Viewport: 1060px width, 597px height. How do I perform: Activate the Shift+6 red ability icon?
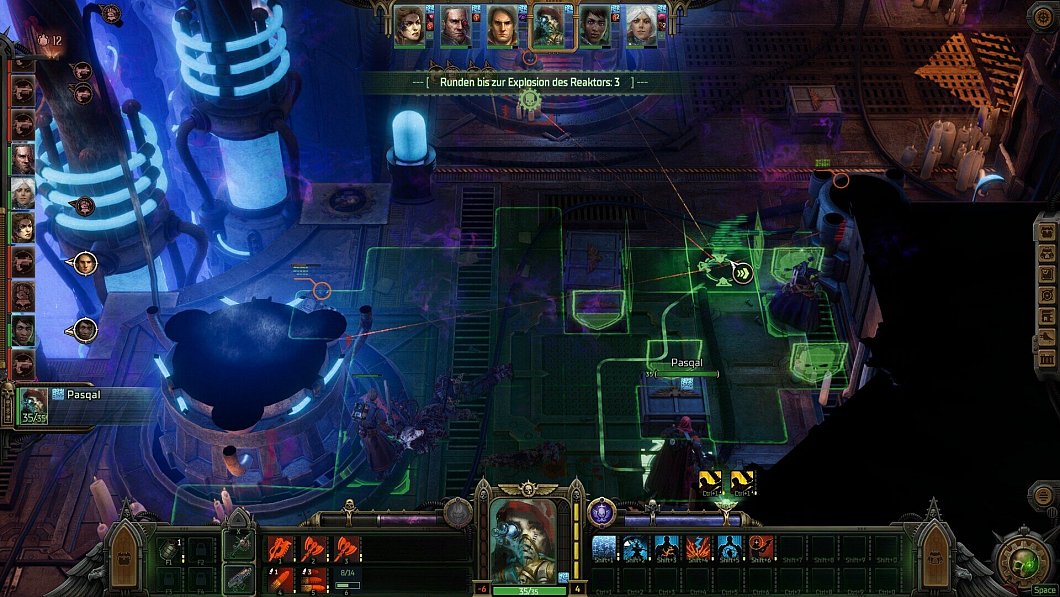click(x=761, y=548)
